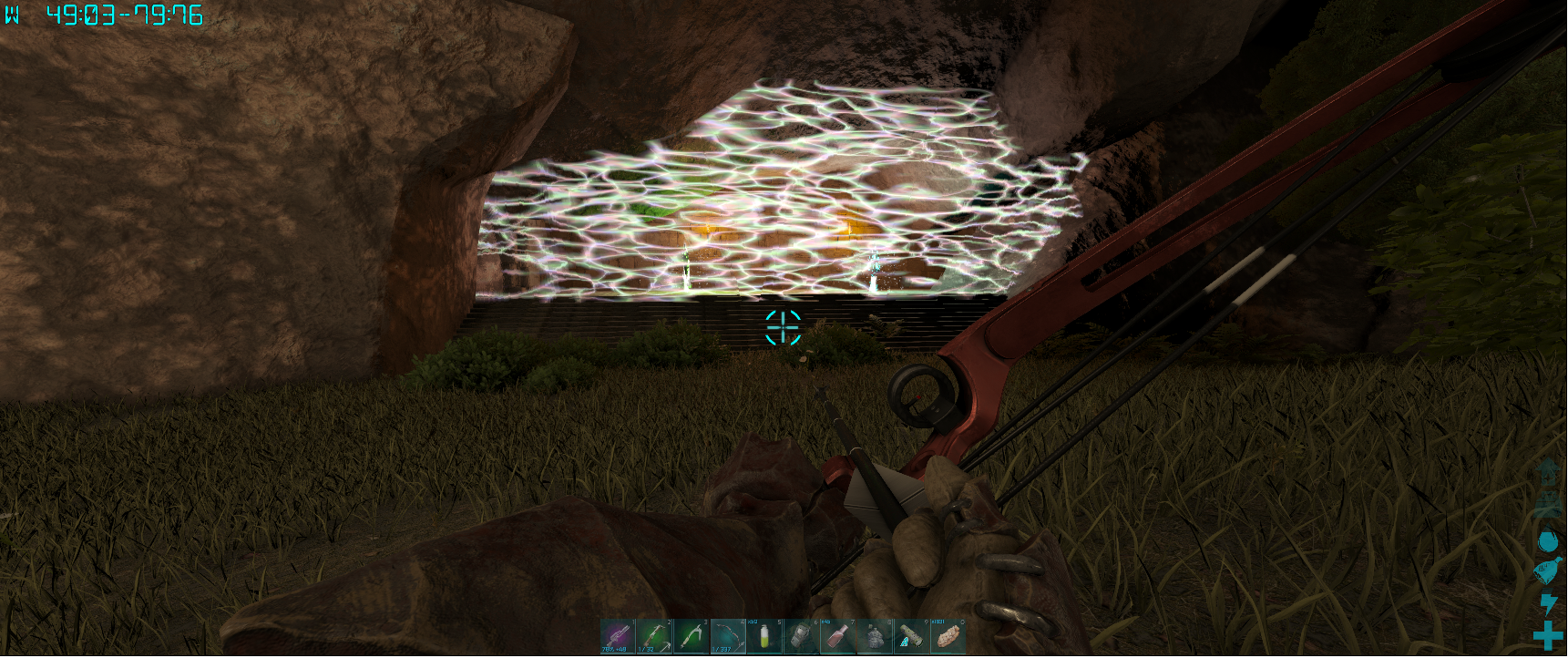Use the pink bottle in slot 7
Viewport: 1568px width, 658px height.
pos(837,636)
